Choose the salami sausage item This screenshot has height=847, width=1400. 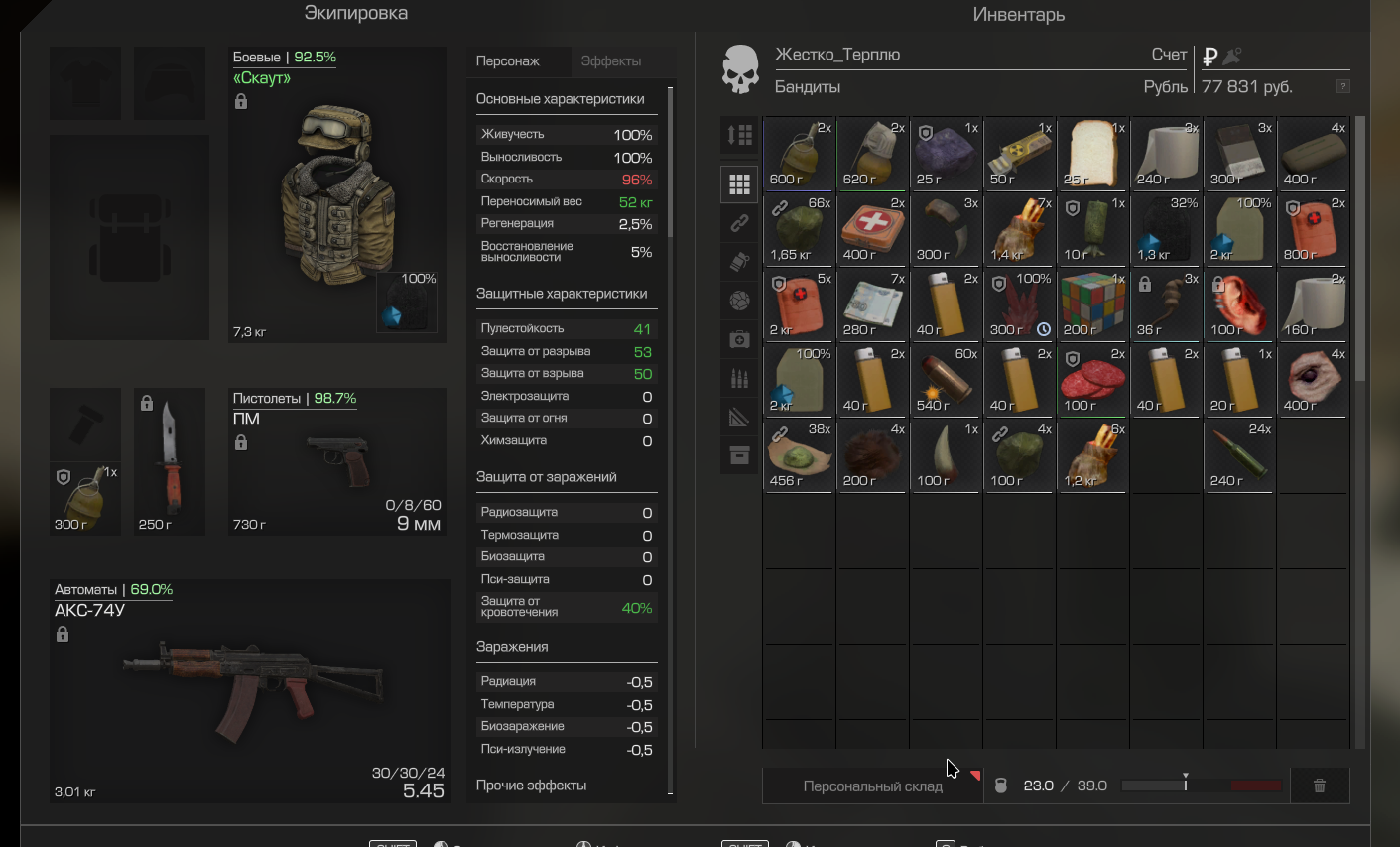(1092, 380)
